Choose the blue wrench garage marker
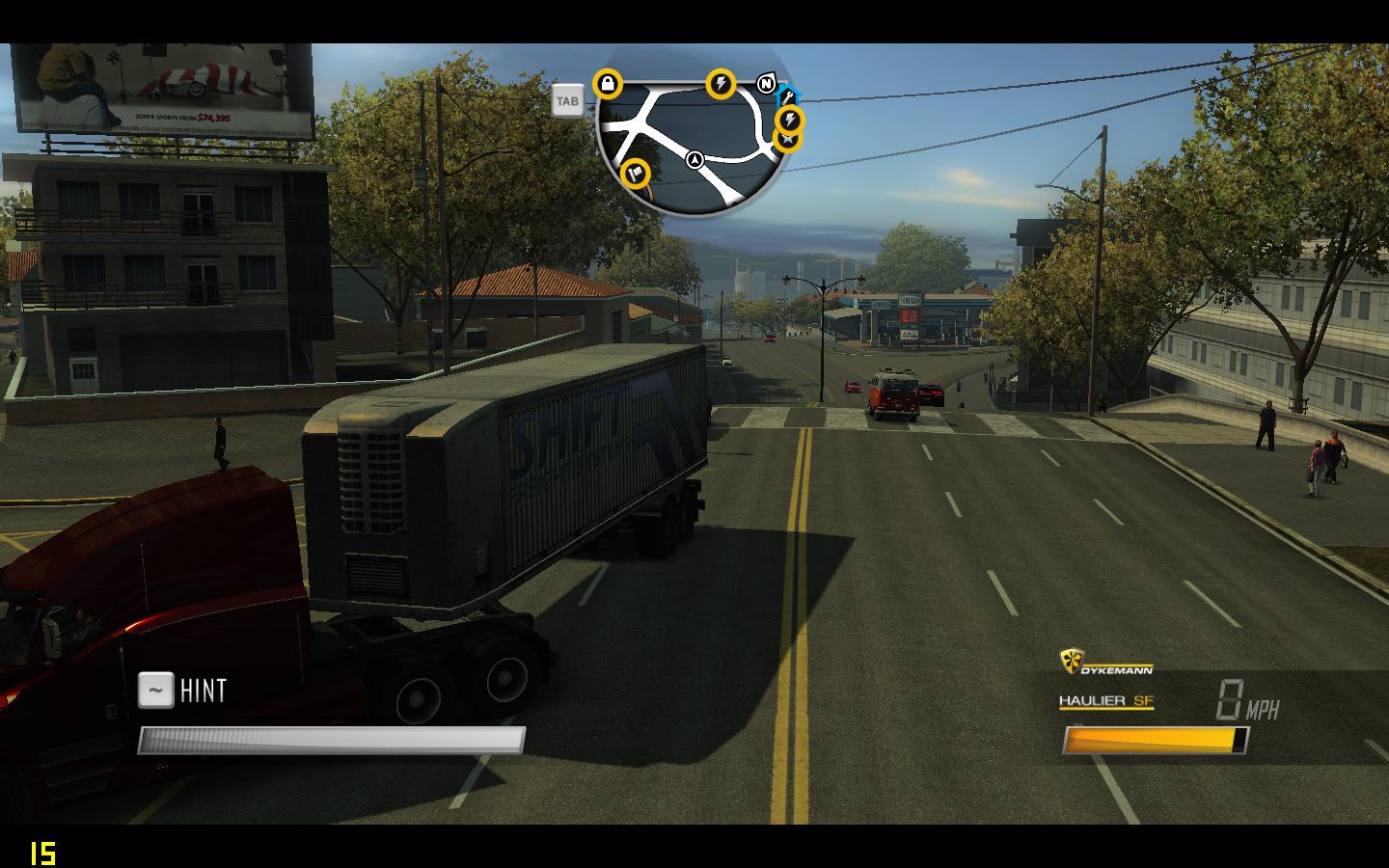 pos(789,95)
